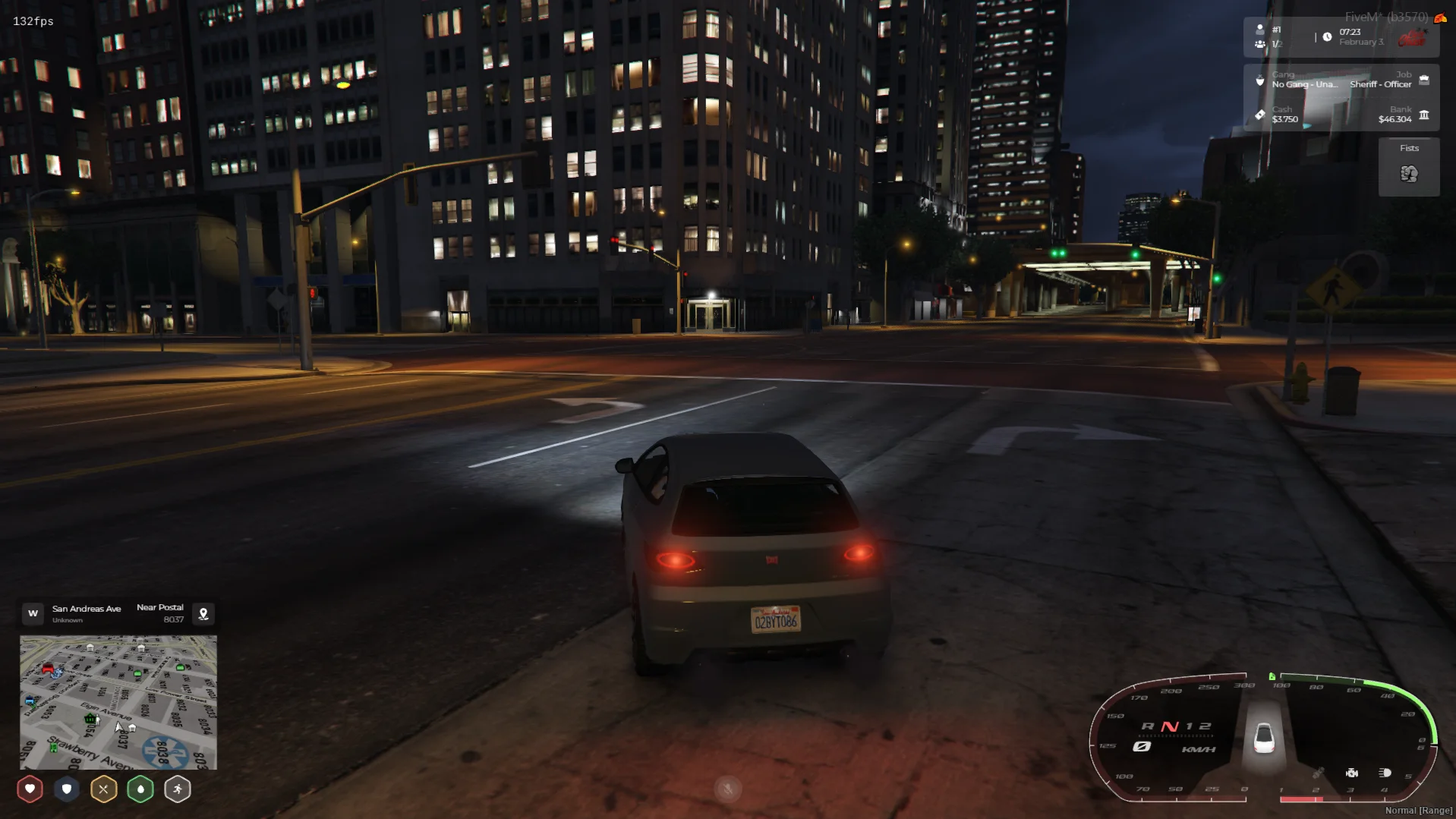Select the running man stamina icon
This screenshot has height=819, width=1456.
(177, 789)
